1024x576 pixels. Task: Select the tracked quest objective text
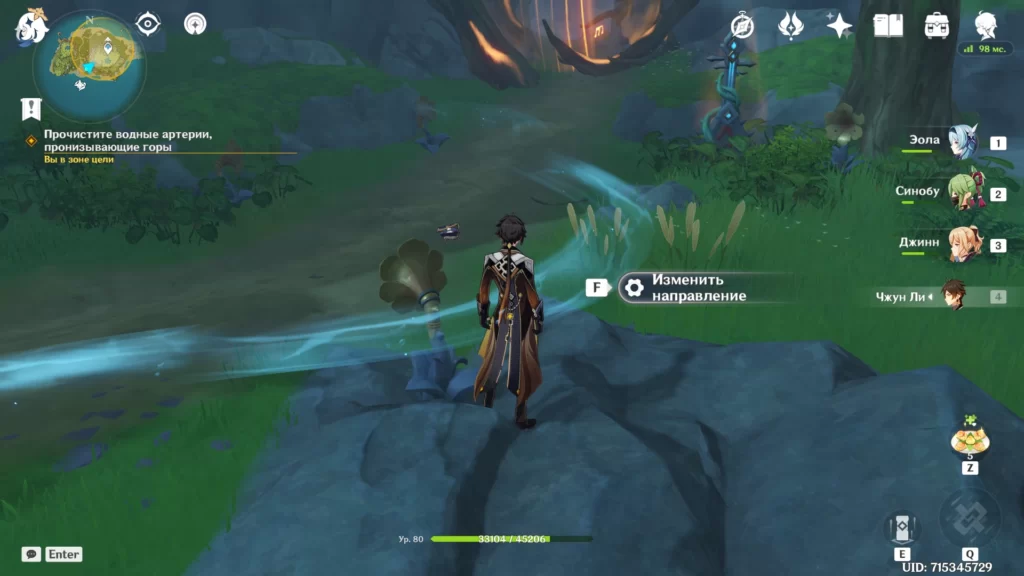(128, 140)
